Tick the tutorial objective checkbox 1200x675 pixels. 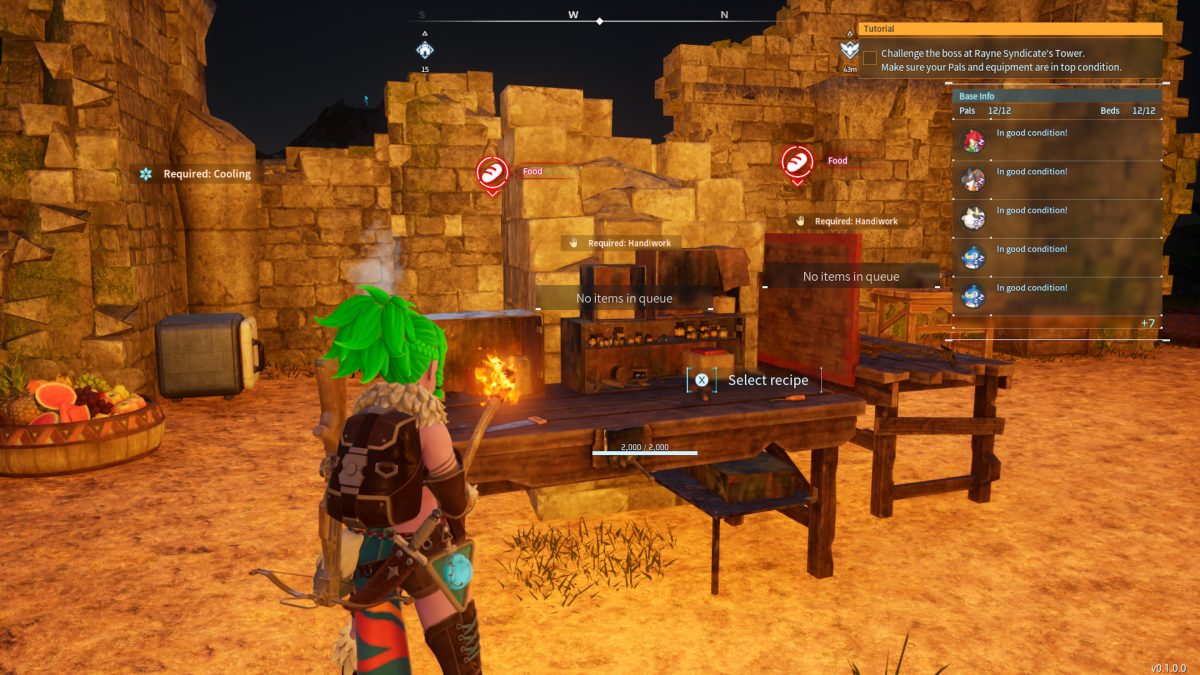pyautogui.click(x=870, y=58)
